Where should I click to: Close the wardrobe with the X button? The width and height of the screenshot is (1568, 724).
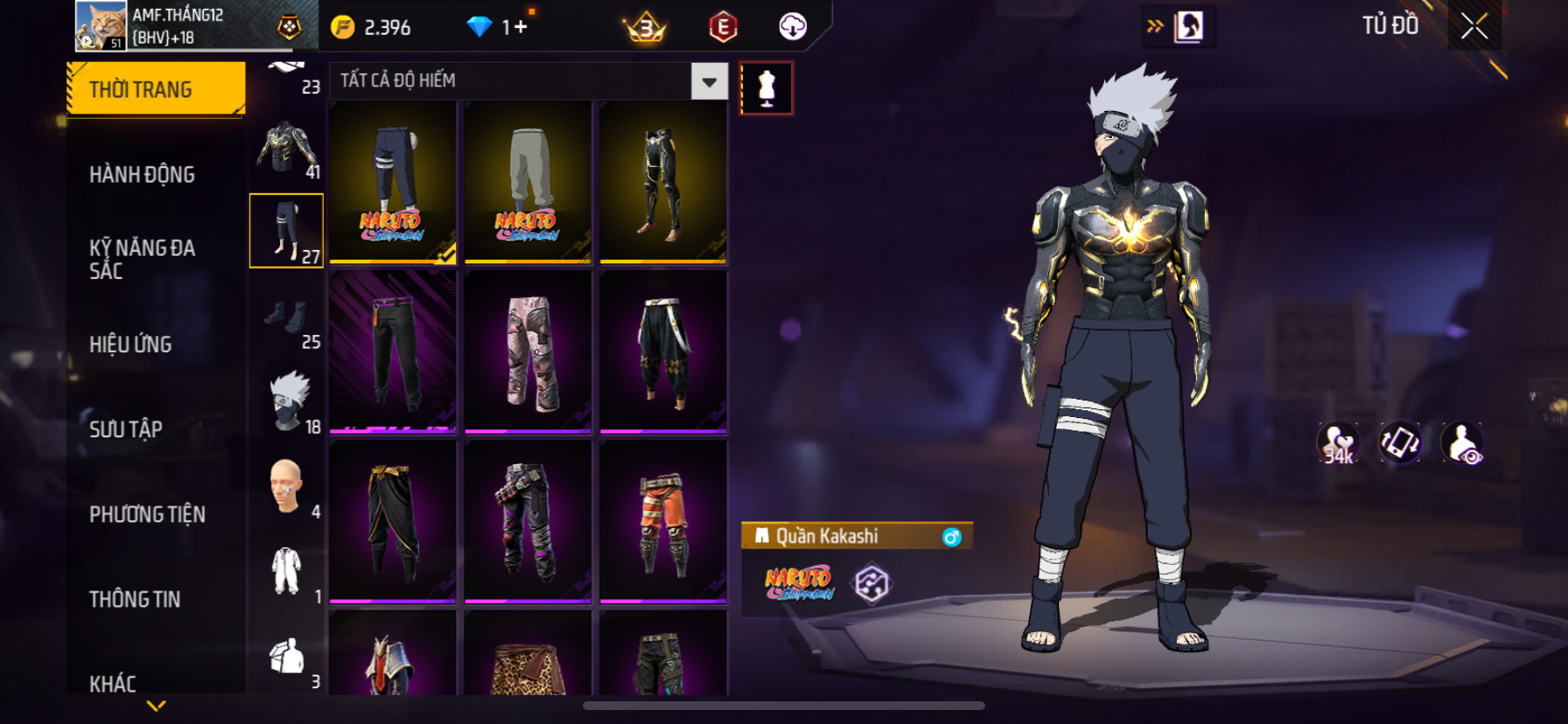tap(1474, 27)
